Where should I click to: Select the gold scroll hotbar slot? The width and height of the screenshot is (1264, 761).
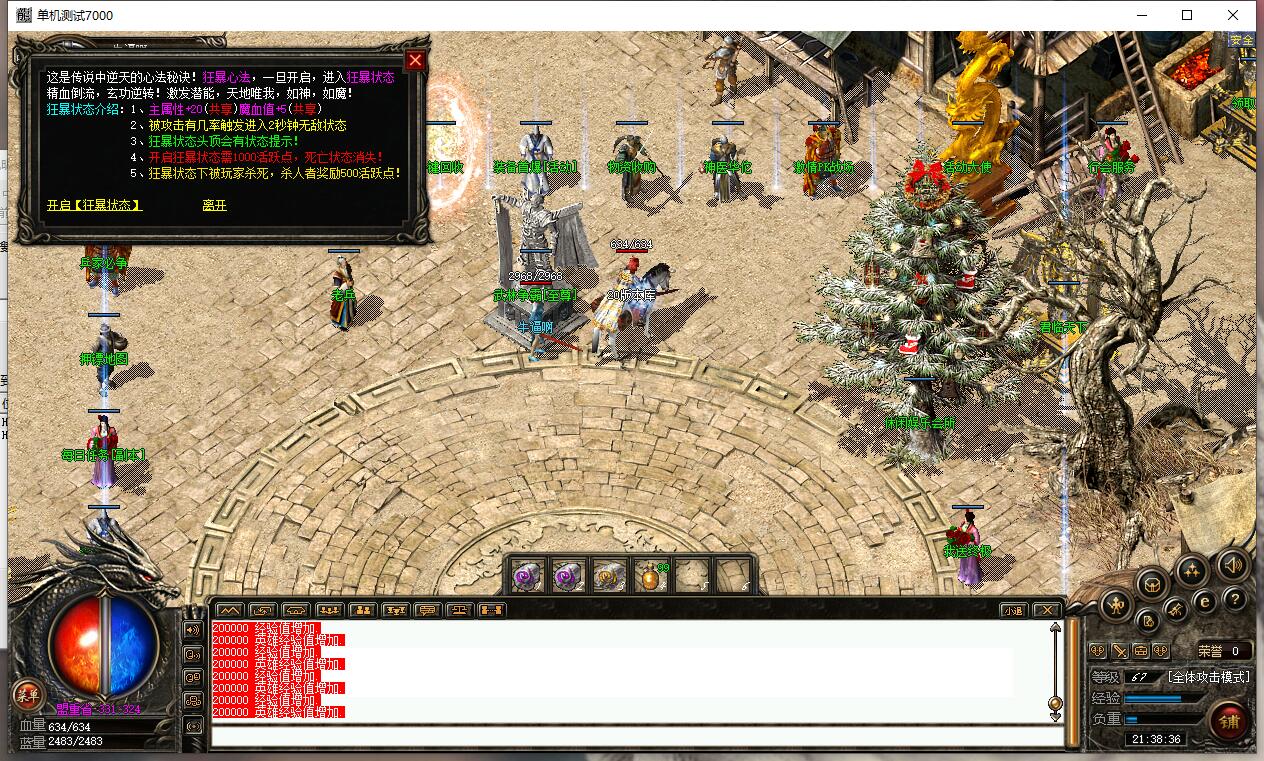pos(609,576)
